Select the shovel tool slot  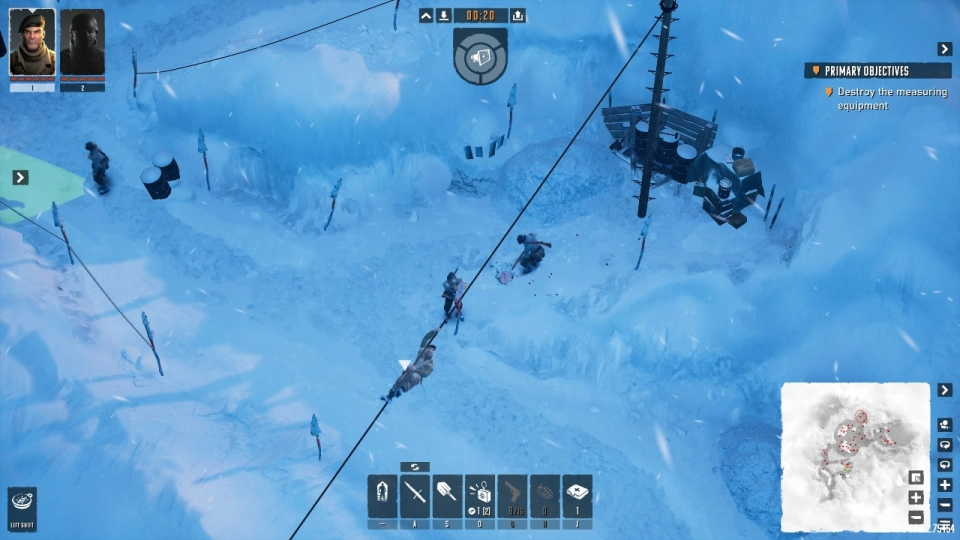coord(447,494)
